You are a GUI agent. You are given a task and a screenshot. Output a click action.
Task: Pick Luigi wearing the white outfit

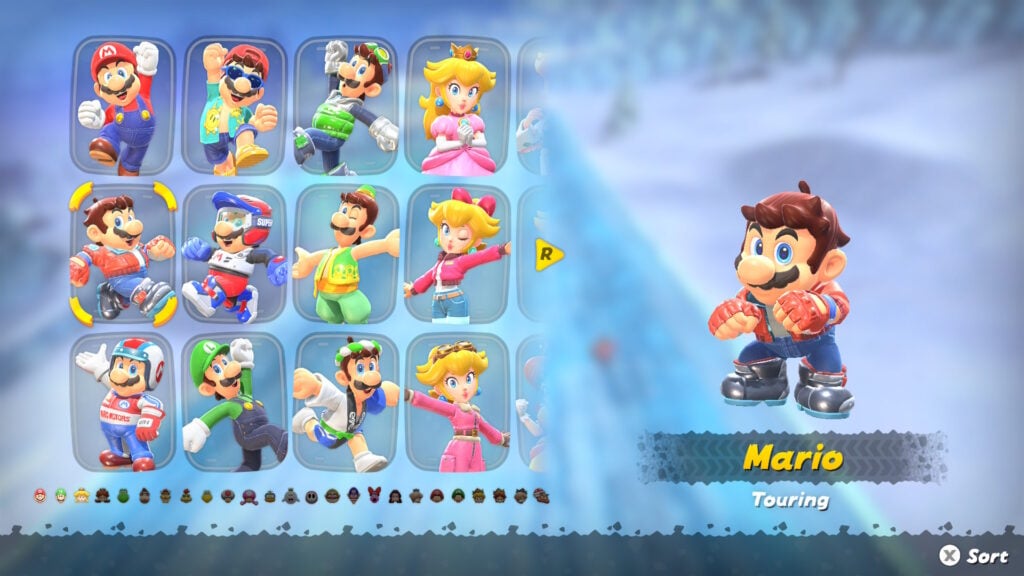(x=346, y=402)
